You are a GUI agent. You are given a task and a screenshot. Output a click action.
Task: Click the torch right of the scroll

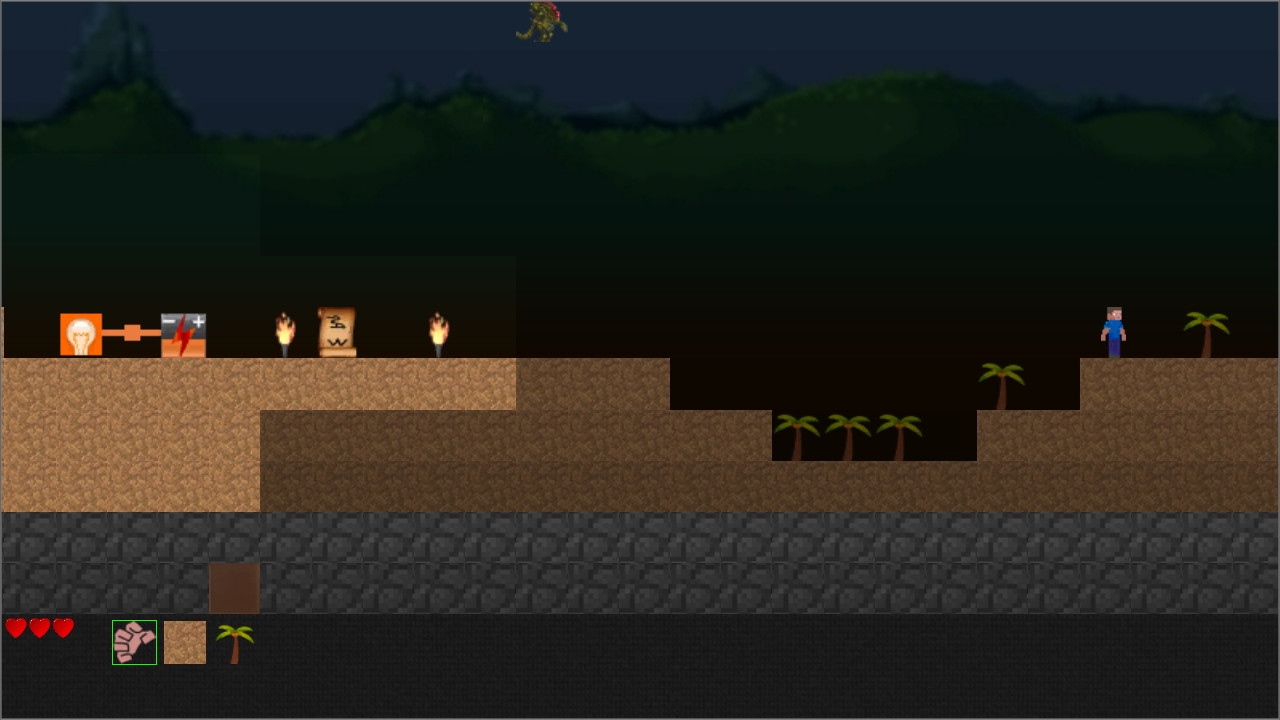(x=437, y=331)
